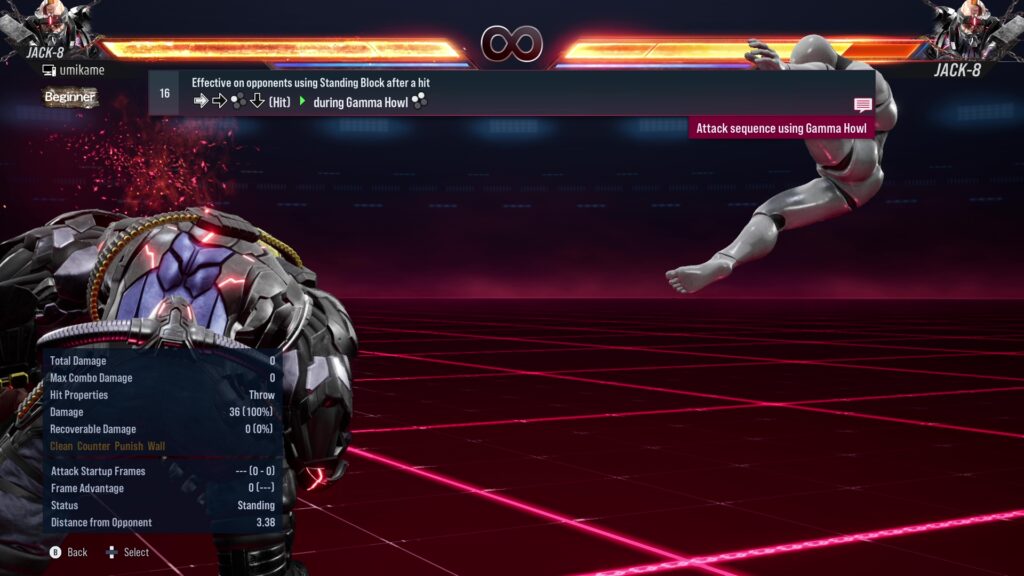Click the Beginner rank badge
This screenshot has width=1024, height=576.
tap(70, 97)
